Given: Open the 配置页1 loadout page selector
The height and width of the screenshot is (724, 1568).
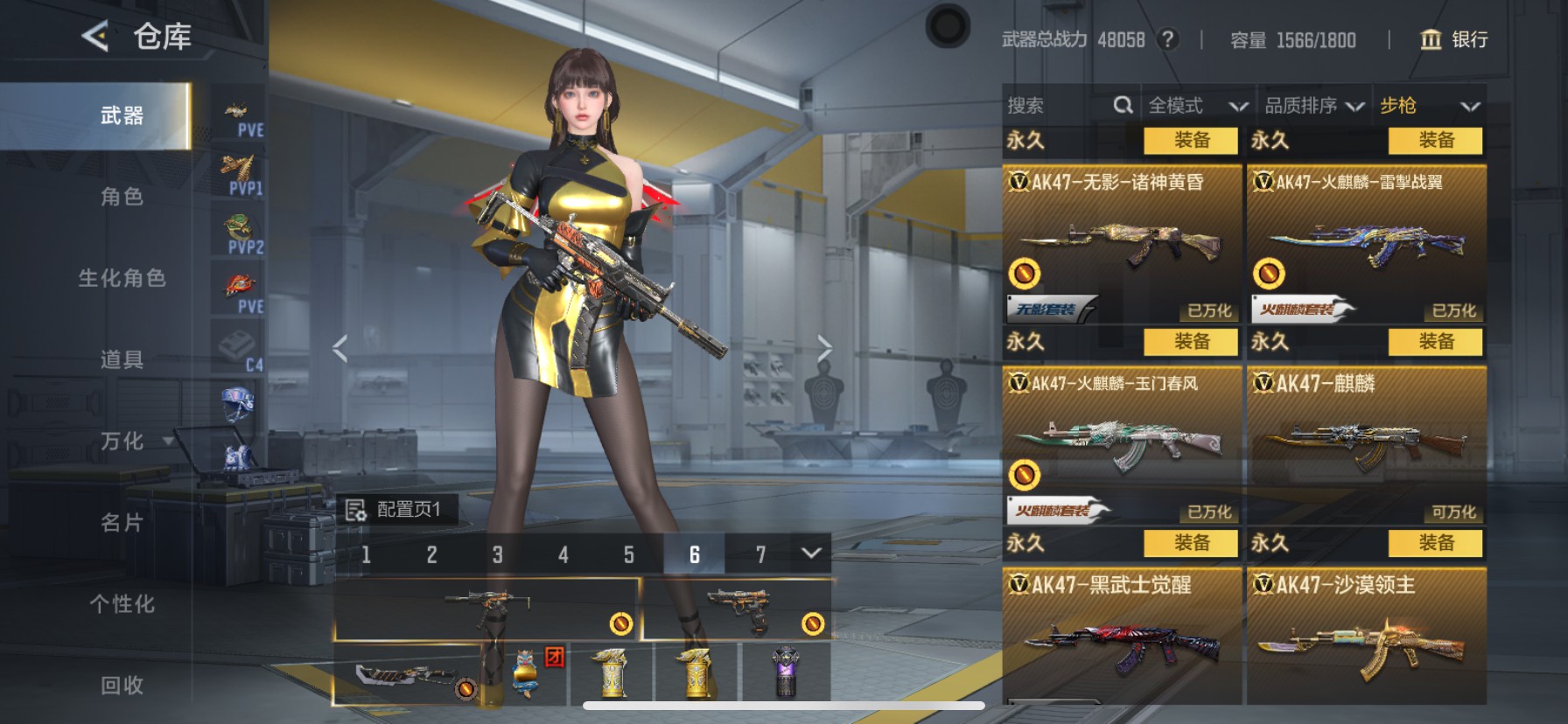Looking at the screenshot, I should point(397,509).
